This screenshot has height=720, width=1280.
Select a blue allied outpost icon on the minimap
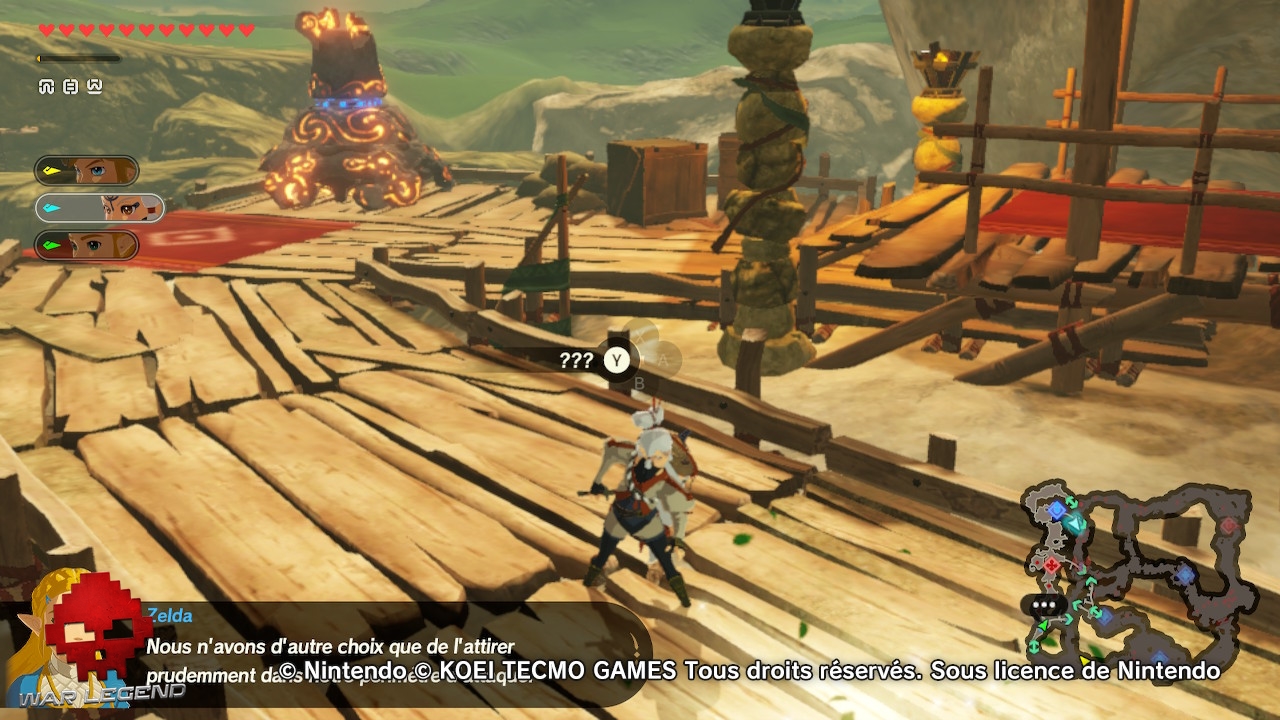(1056, 509)
